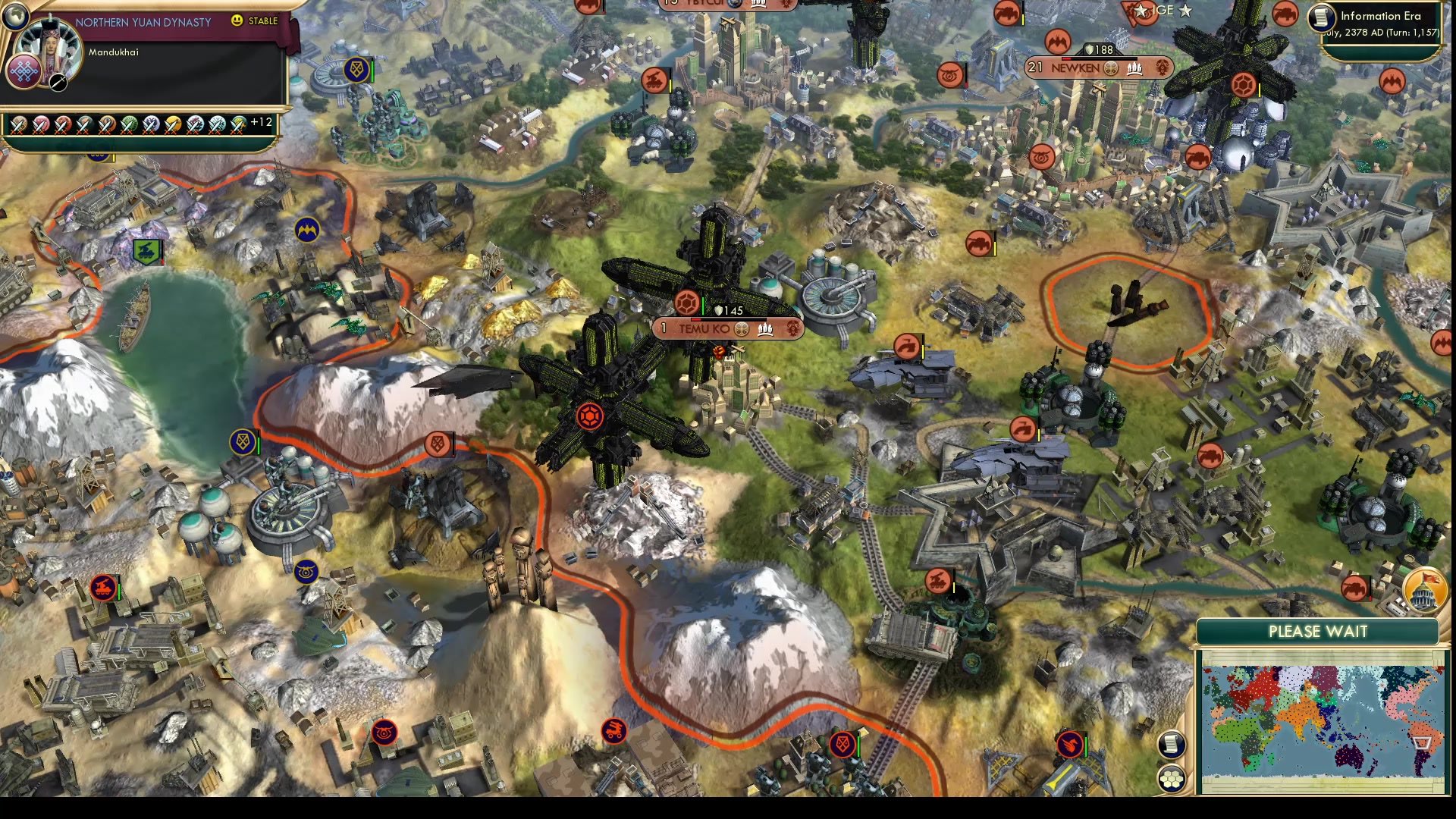Click the globe icon in the top-left corner
The width and height of the screenshot is (1456, 819).
[17, 15]
